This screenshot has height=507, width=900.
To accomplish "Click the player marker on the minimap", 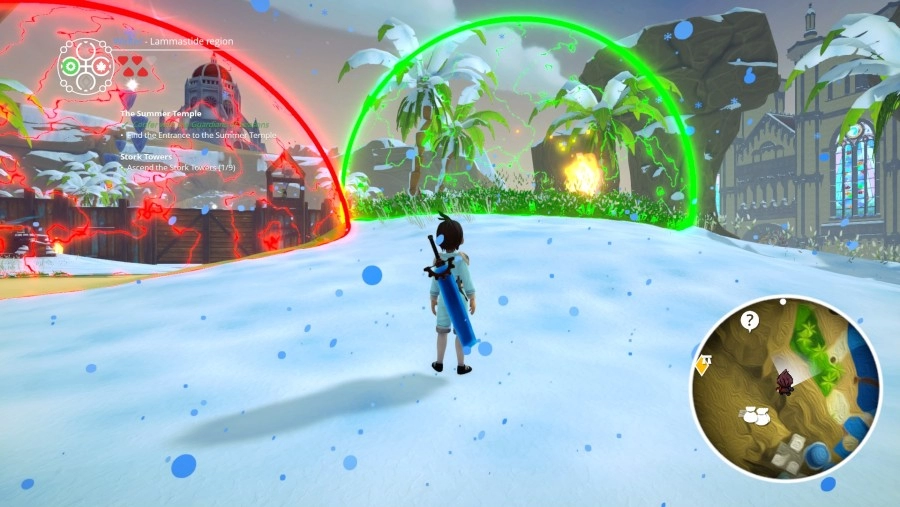I will click(x=785, y=381).
